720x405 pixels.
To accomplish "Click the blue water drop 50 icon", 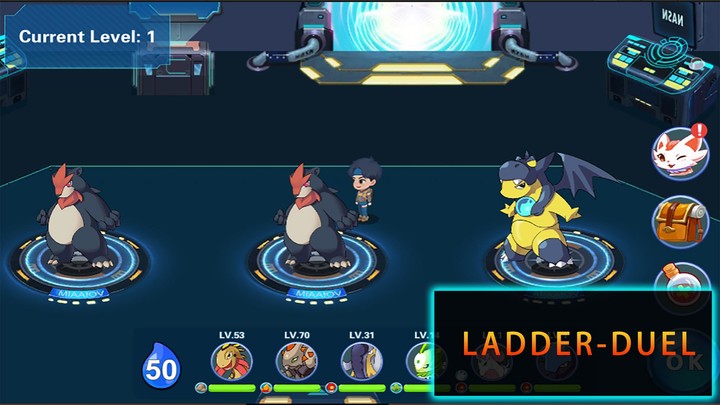I will pos(161,367).
